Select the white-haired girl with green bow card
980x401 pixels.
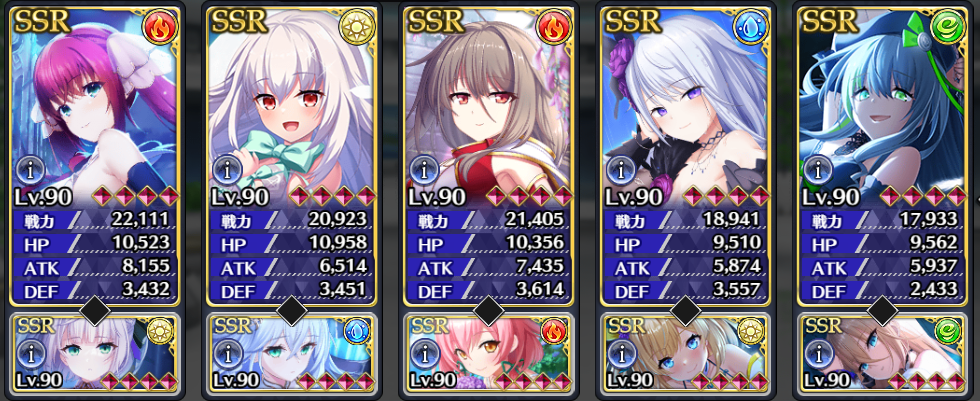click(291, 100)
